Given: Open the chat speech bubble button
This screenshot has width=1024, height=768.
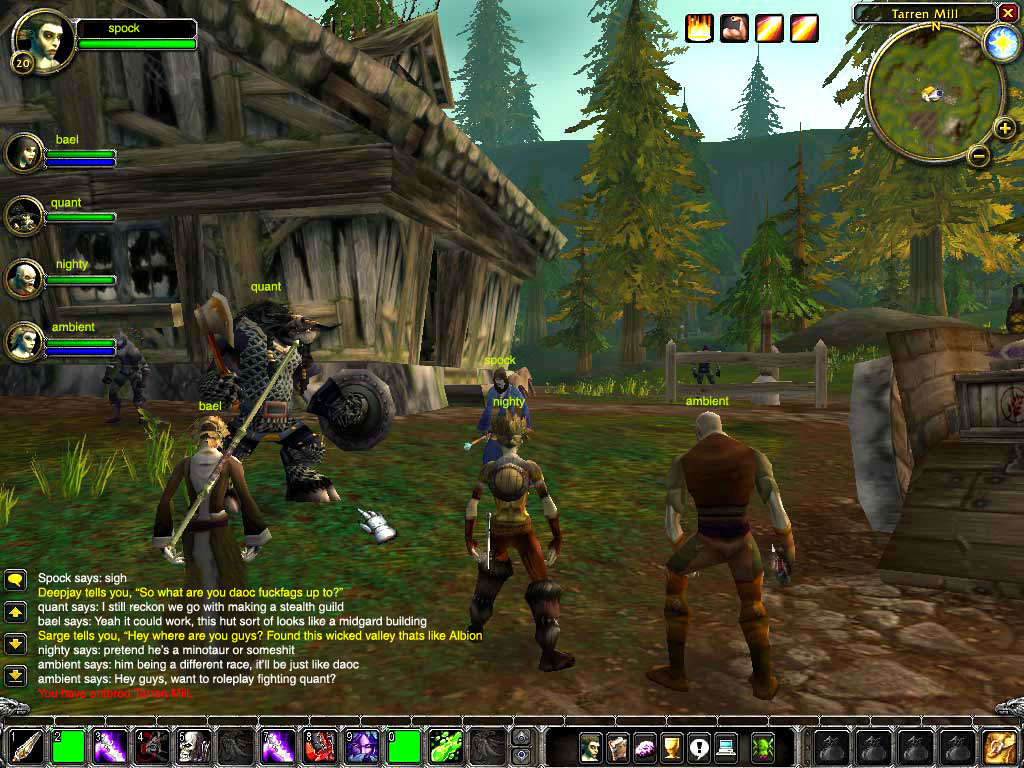Looking at the screenshot, I should coord(15,580).
